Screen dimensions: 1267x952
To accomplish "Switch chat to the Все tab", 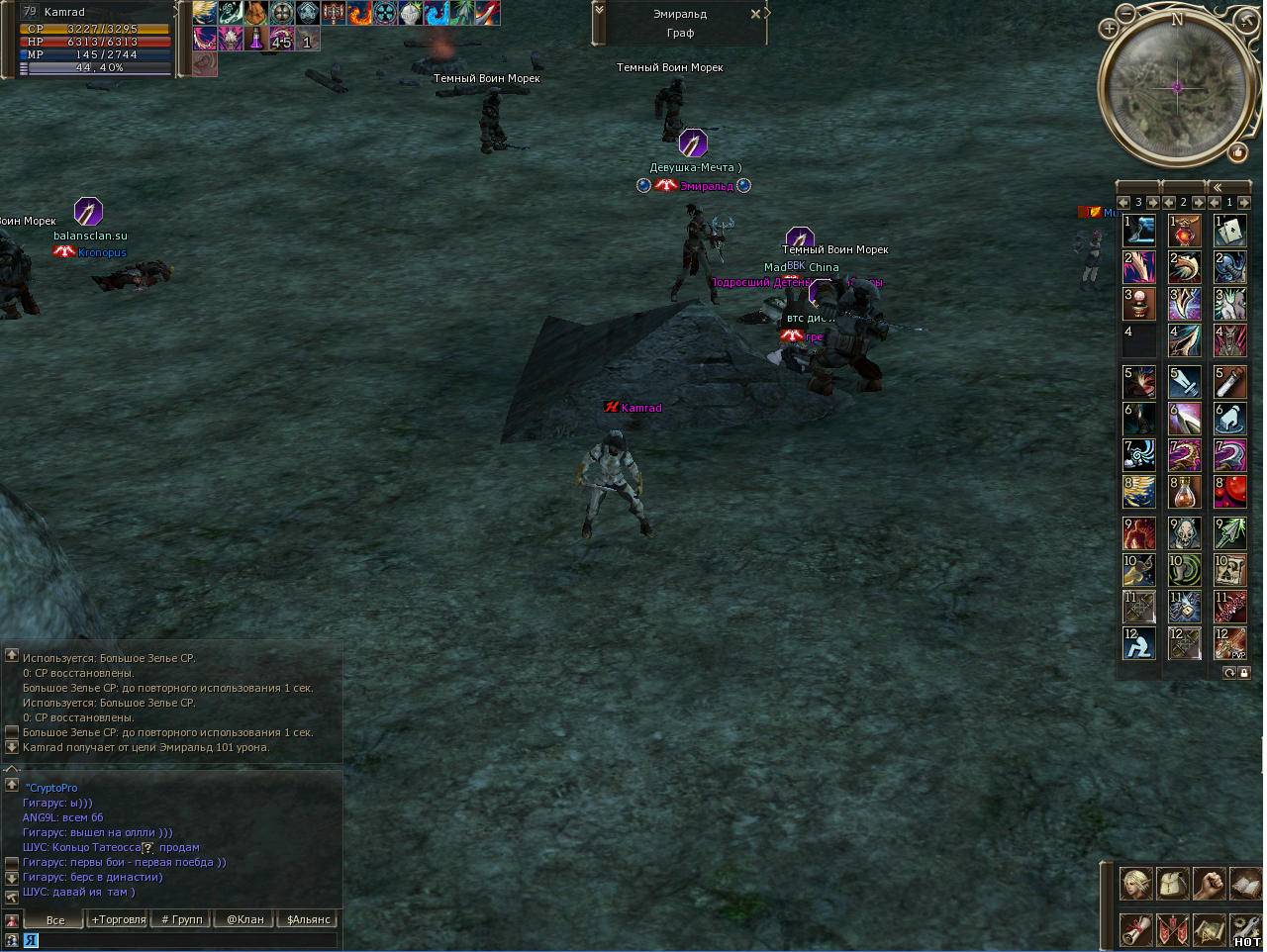I will pyautogui.click(x=55, y=919).
